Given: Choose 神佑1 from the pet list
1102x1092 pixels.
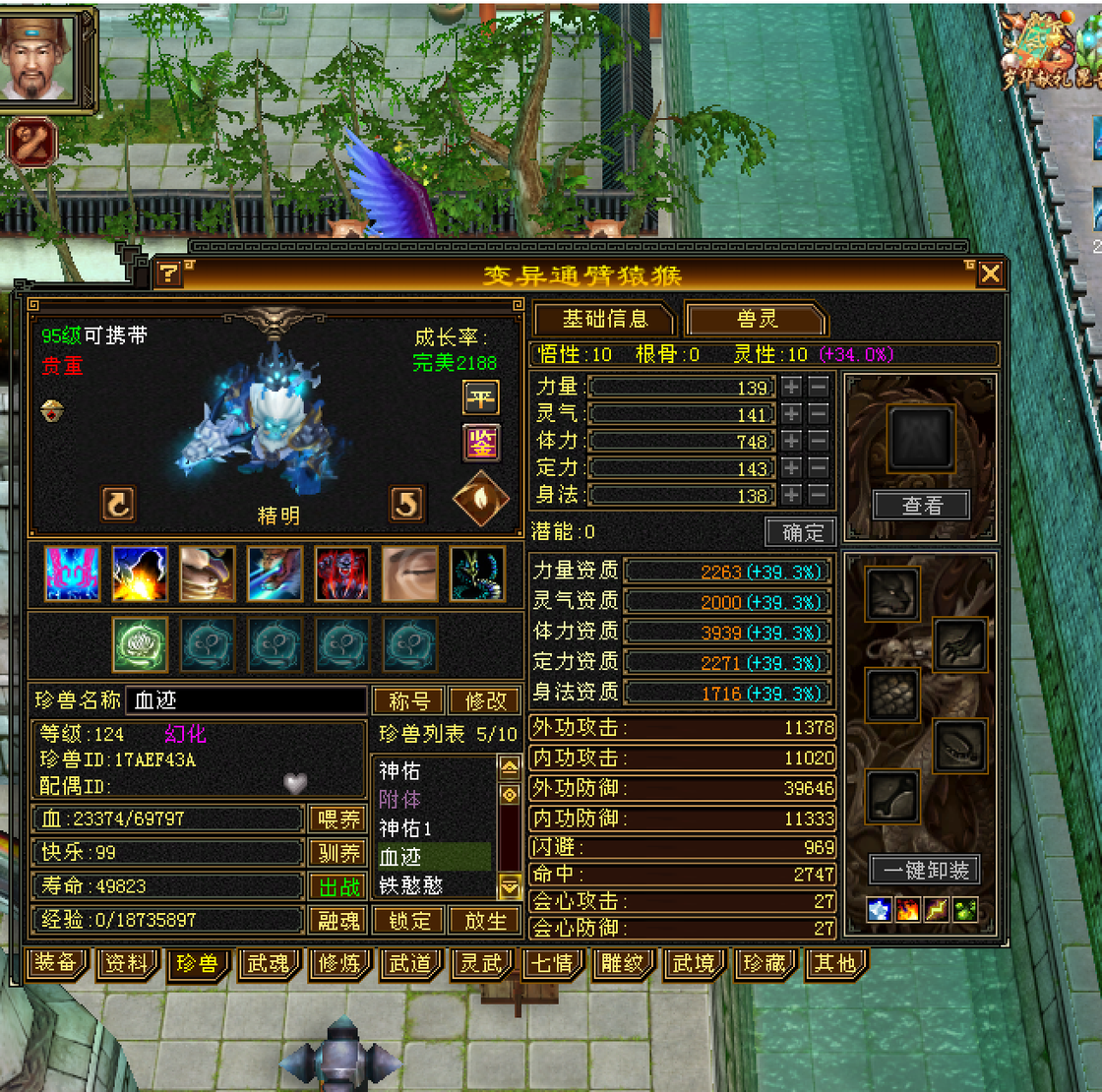Looking at the screenshot, I should (405, 828).
